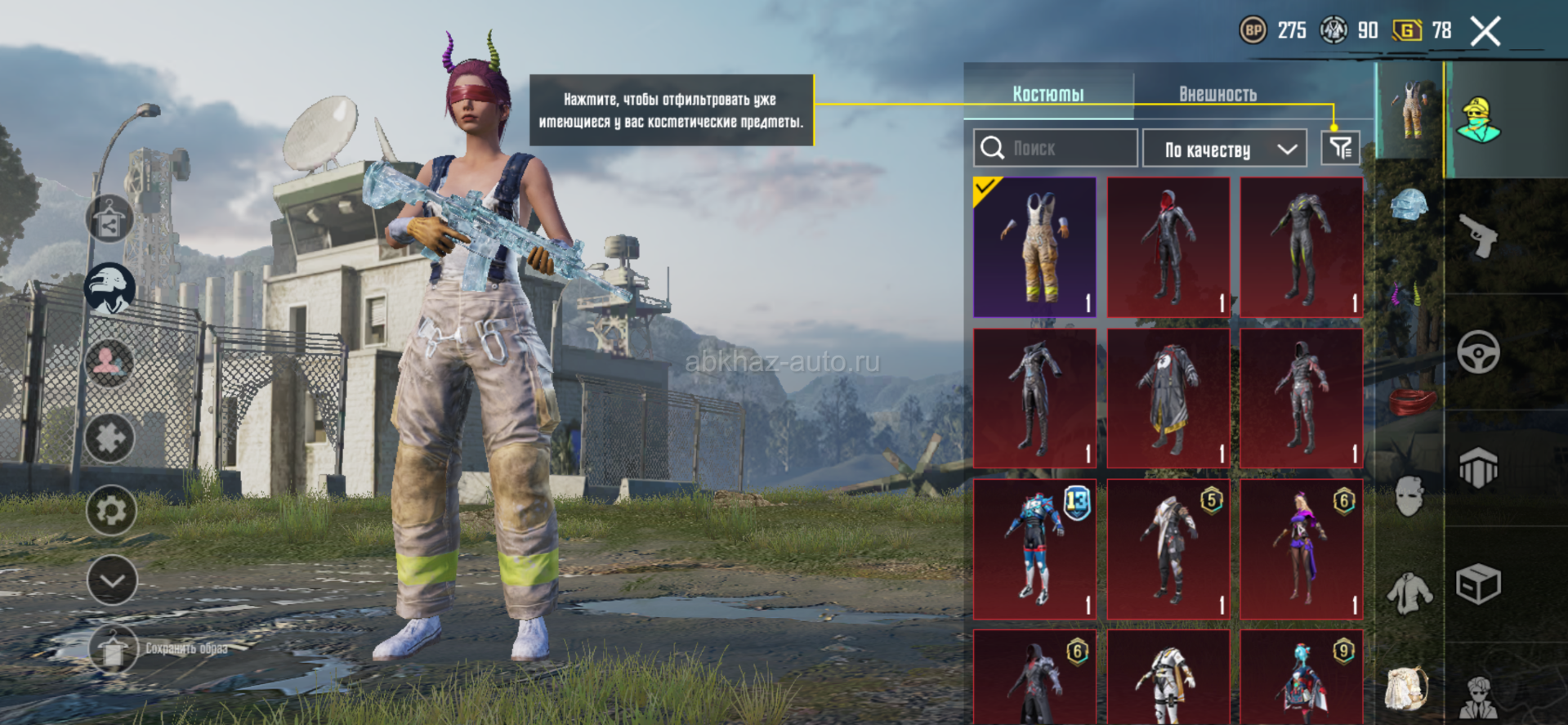Save the current look with Сохранить образ
The image size is (1568, 725).
(112, 649)
